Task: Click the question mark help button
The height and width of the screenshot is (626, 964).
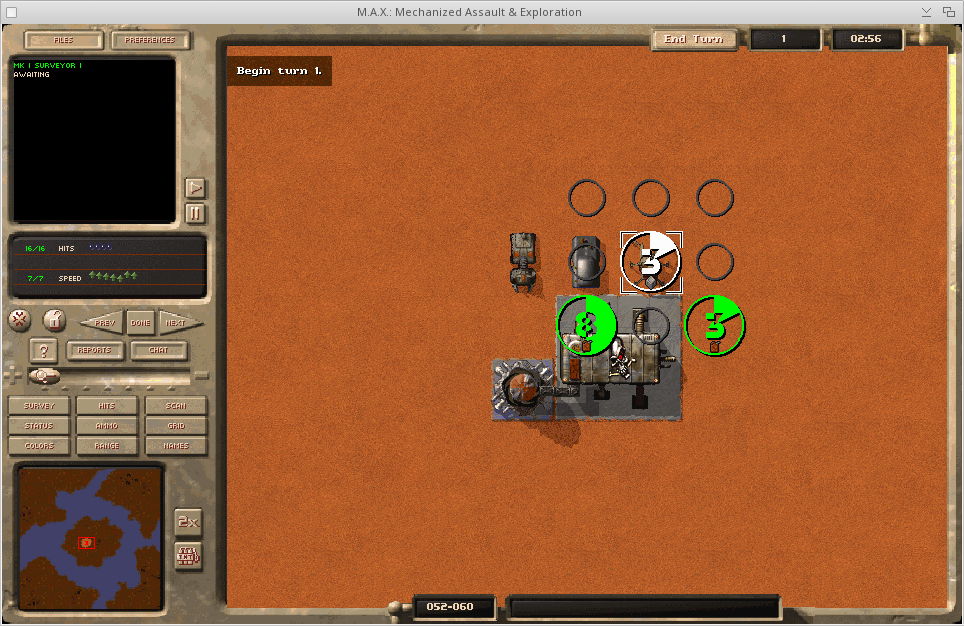Action: coord(43,351)
